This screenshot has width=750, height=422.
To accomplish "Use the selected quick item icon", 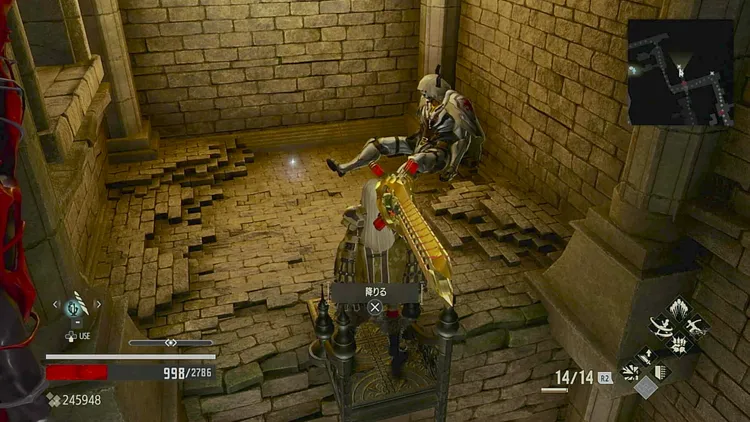I will pos(76,307).
